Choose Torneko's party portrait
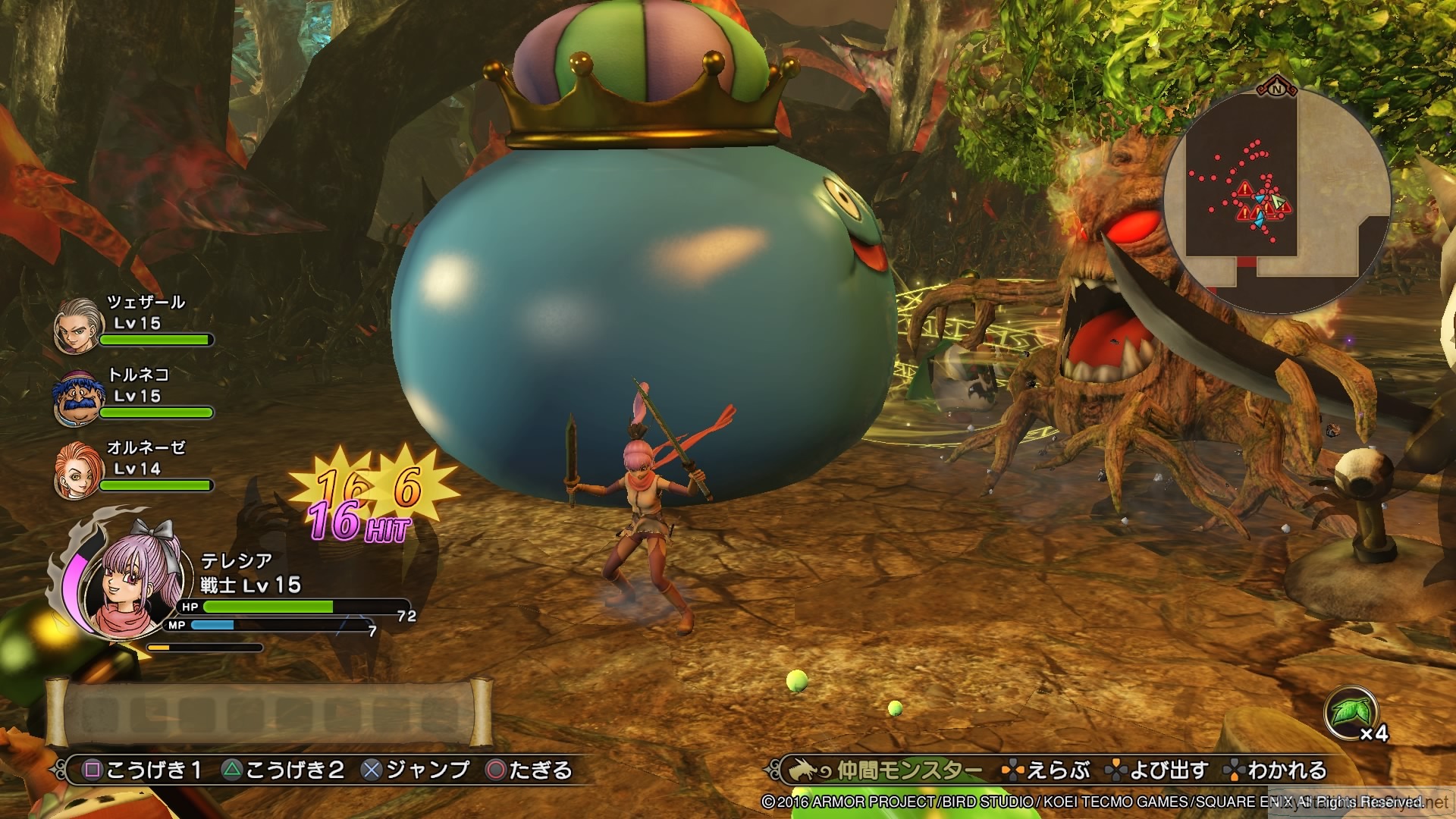Image resolution: width=1456 pixels, height=819 pixels. click(78, 397)
